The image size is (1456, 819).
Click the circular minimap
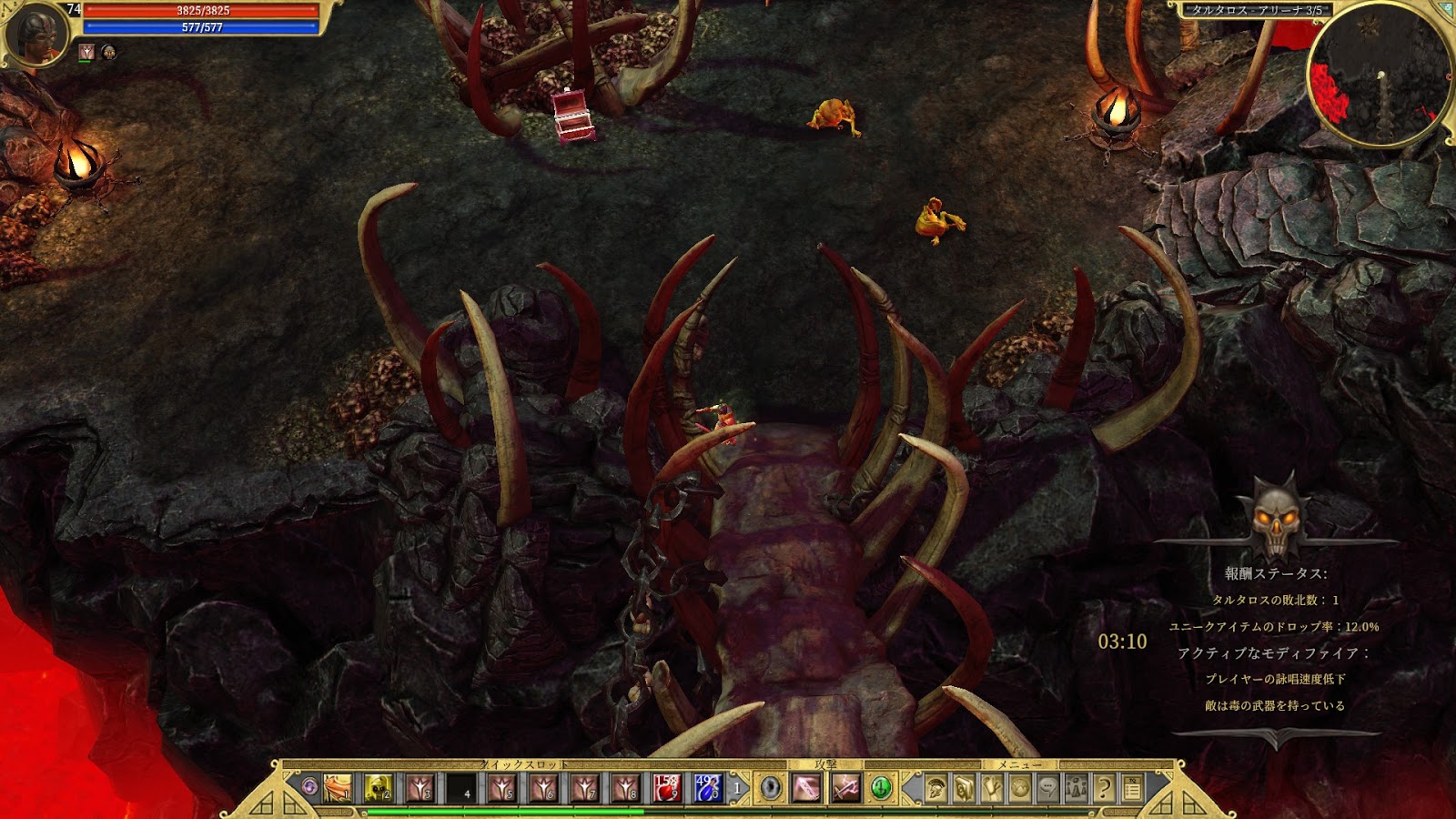point(1380,75)
